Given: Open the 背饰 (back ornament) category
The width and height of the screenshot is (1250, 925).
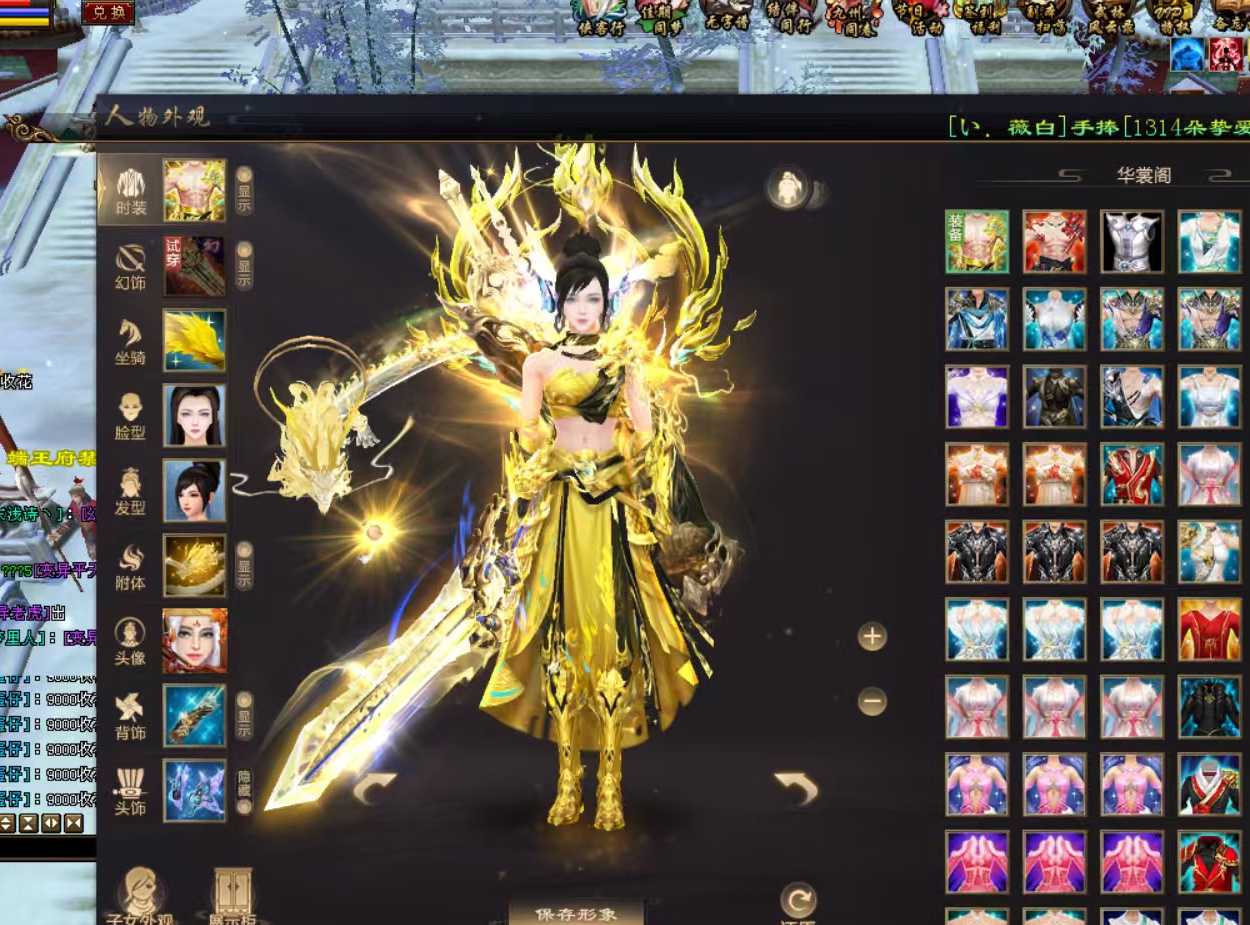Looking at the screenshot, I should click(131, 716).
